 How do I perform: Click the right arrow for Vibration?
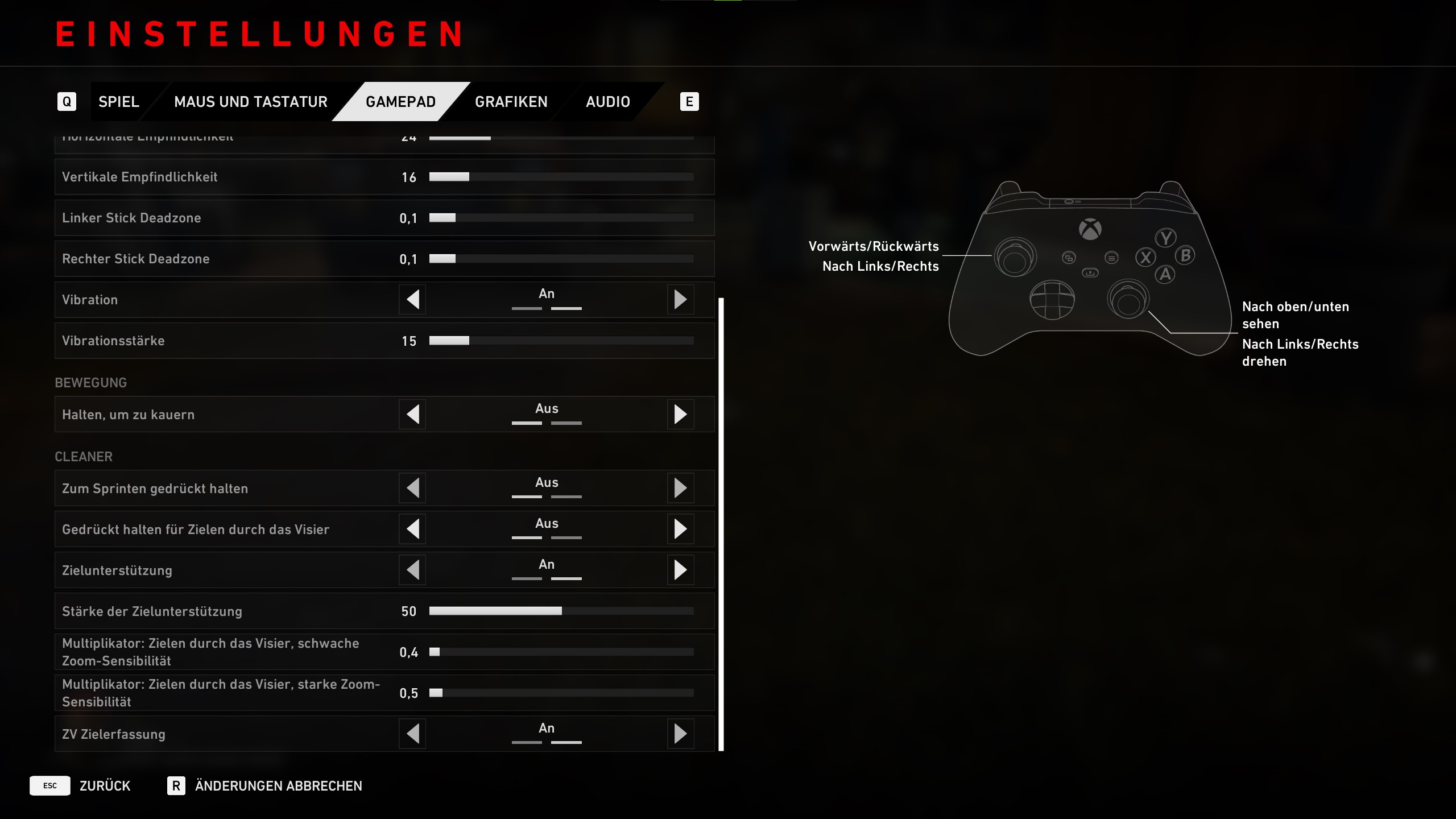pyautogui.click(x=680, y=300)
